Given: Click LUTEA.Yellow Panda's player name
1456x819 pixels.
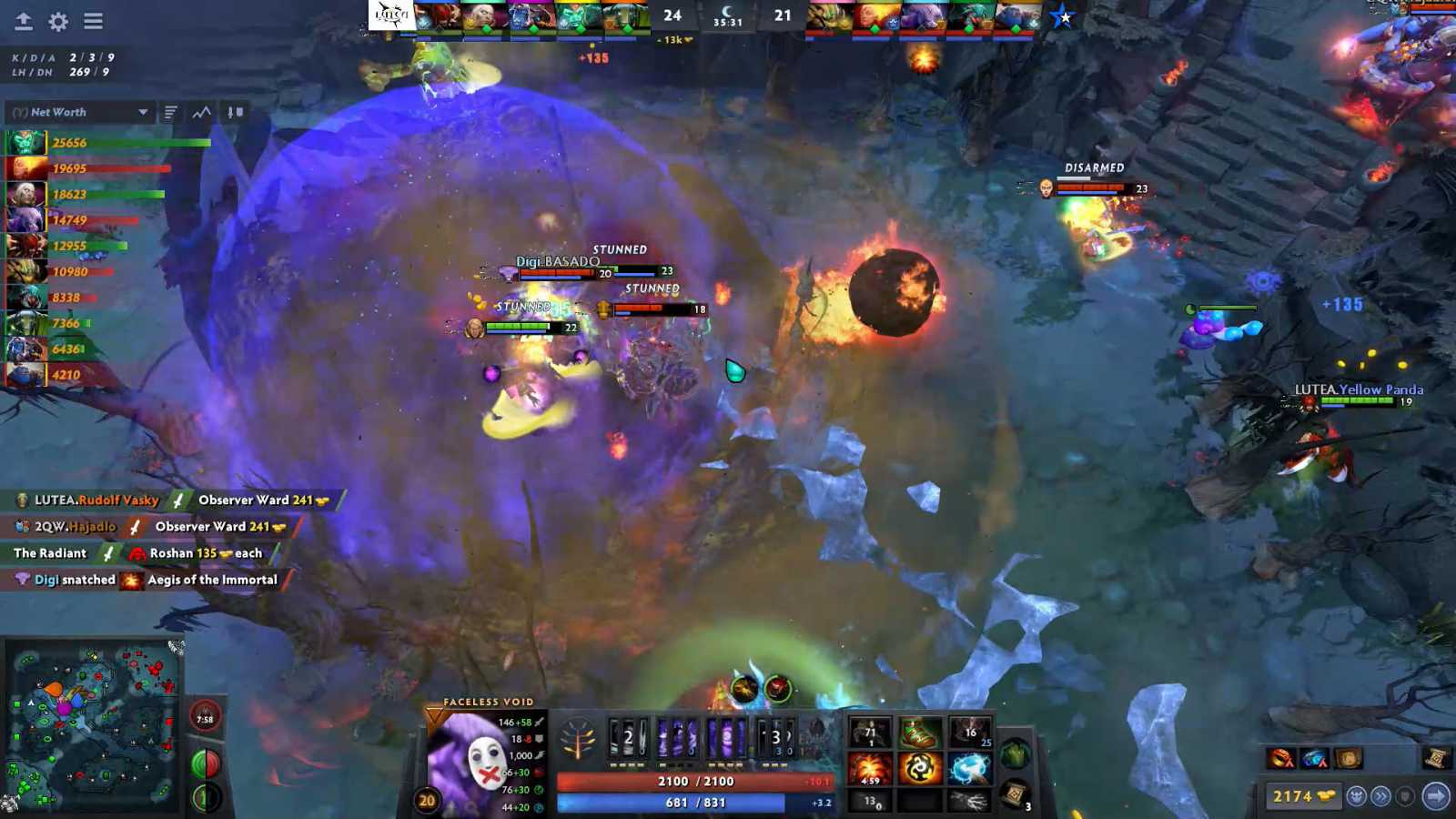Looking at the screenshot, I should click(1358, 389).
